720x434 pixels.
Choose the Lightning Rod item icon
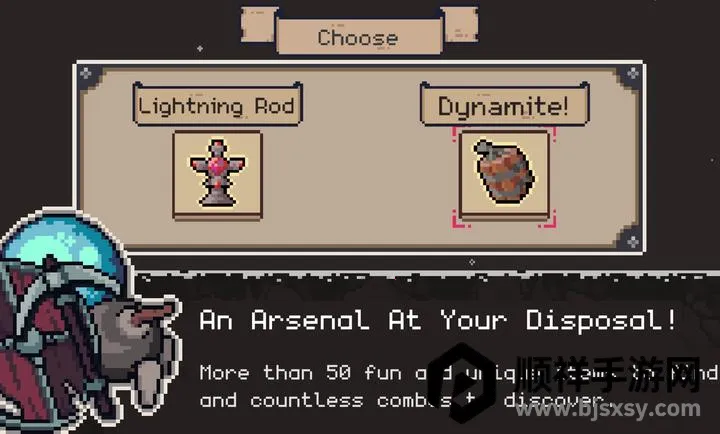[x=218, y=174]
